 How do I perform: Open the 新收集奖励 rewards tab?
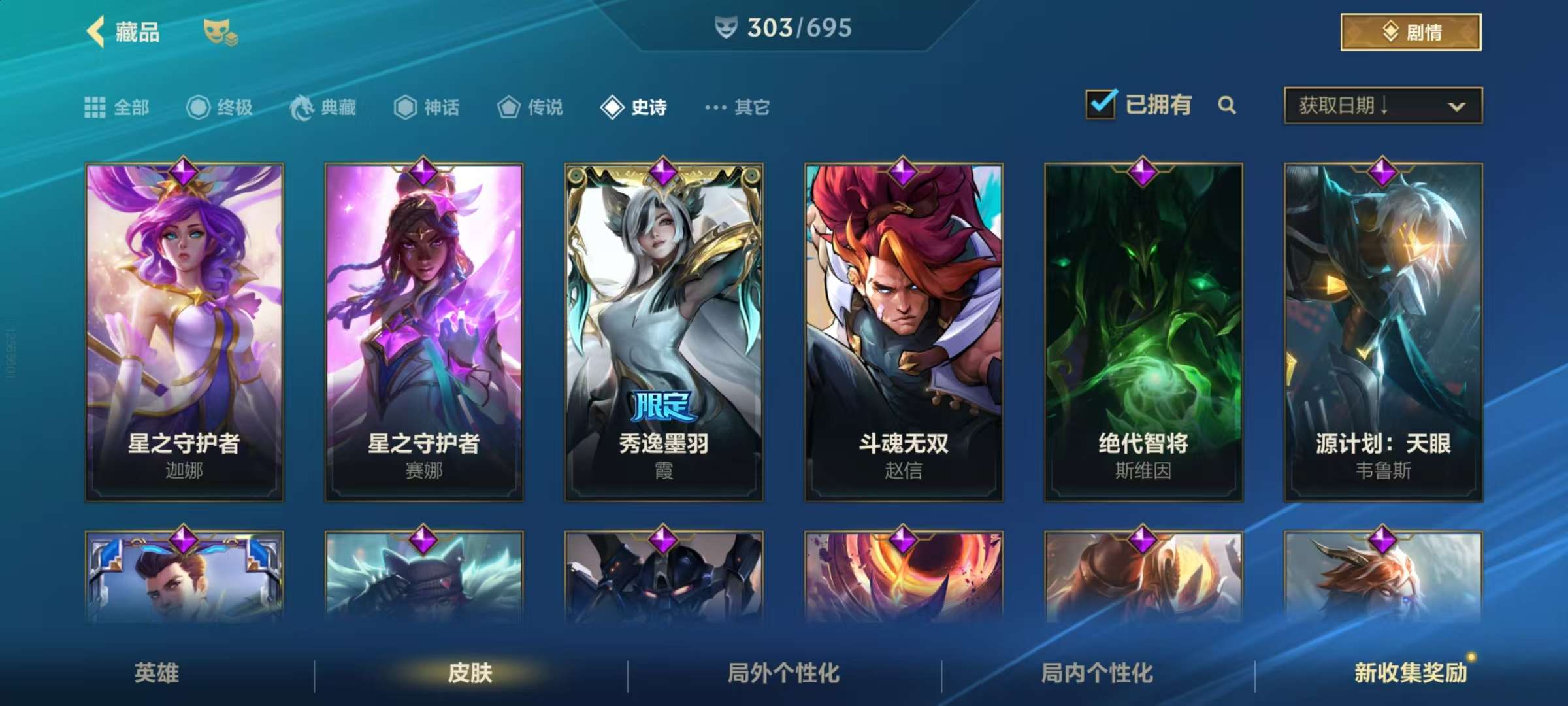(1411, 673)
